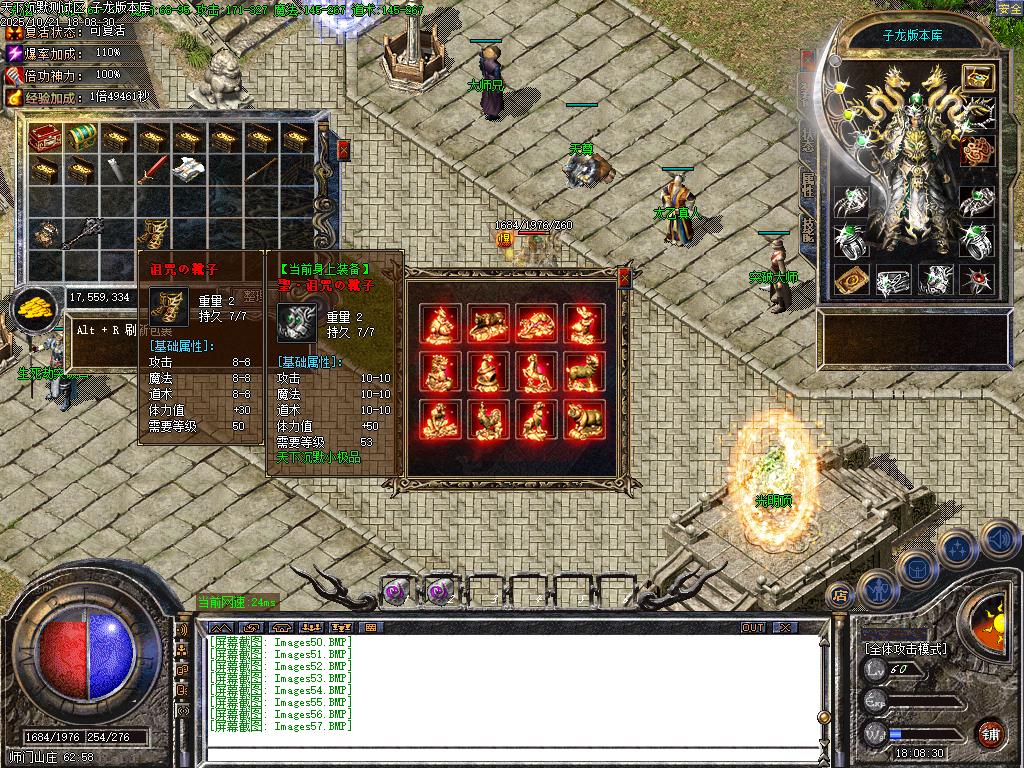The image size is (1024, 768).
Task: Use the first purple potion hotbar slot
Action: (x=397, y=590)
